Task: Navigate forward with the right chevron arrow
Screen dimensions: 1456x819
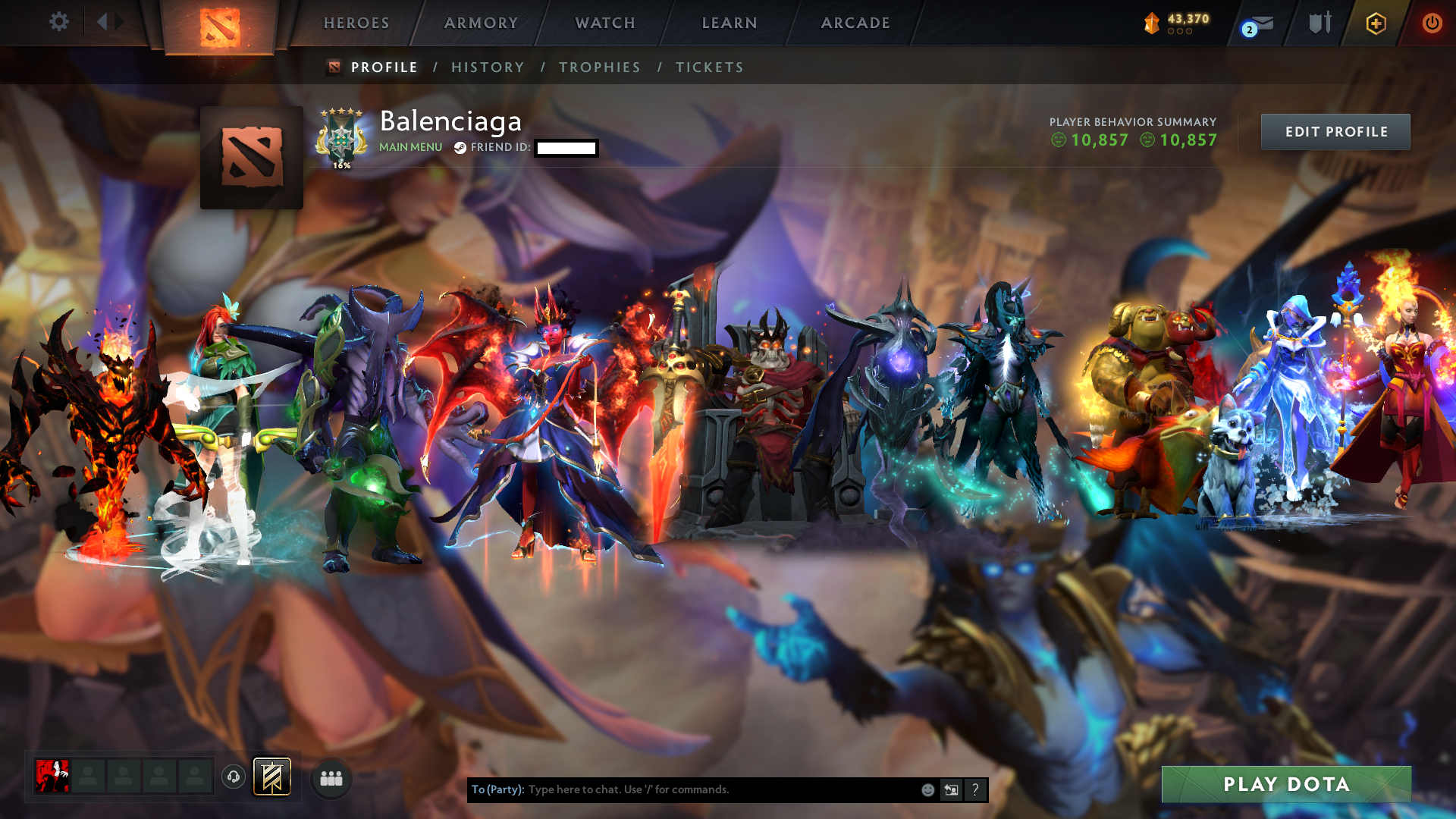Action: coord(120,22)
